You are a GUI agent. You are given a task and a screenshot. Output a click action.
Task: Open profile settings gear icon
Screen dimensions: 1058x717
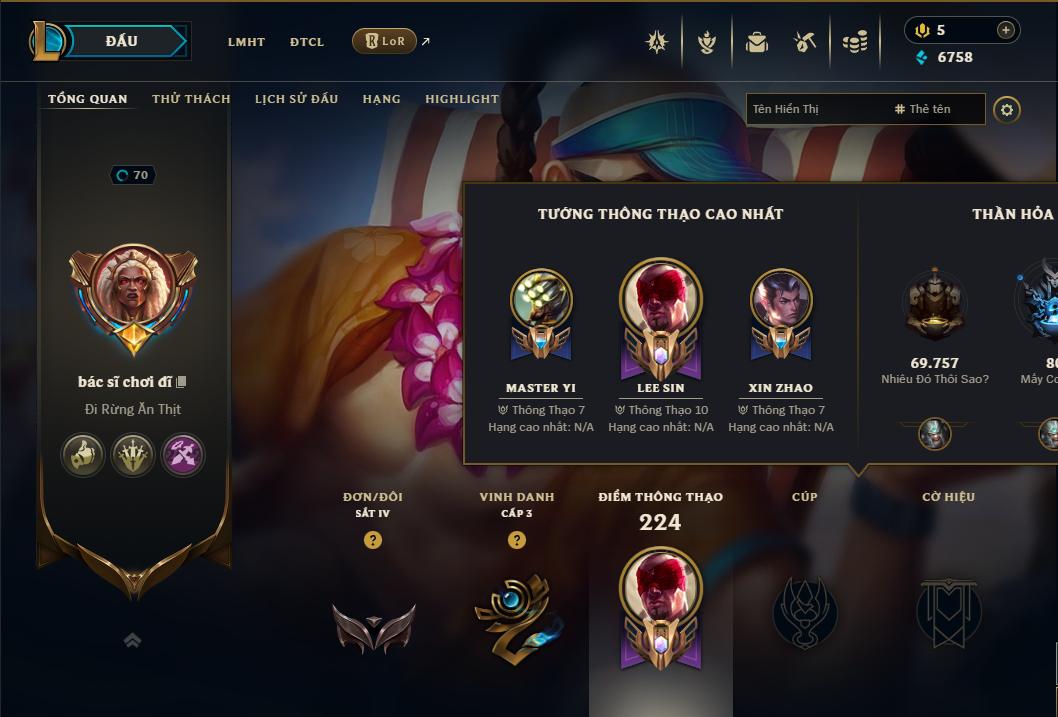[1007, 109]
